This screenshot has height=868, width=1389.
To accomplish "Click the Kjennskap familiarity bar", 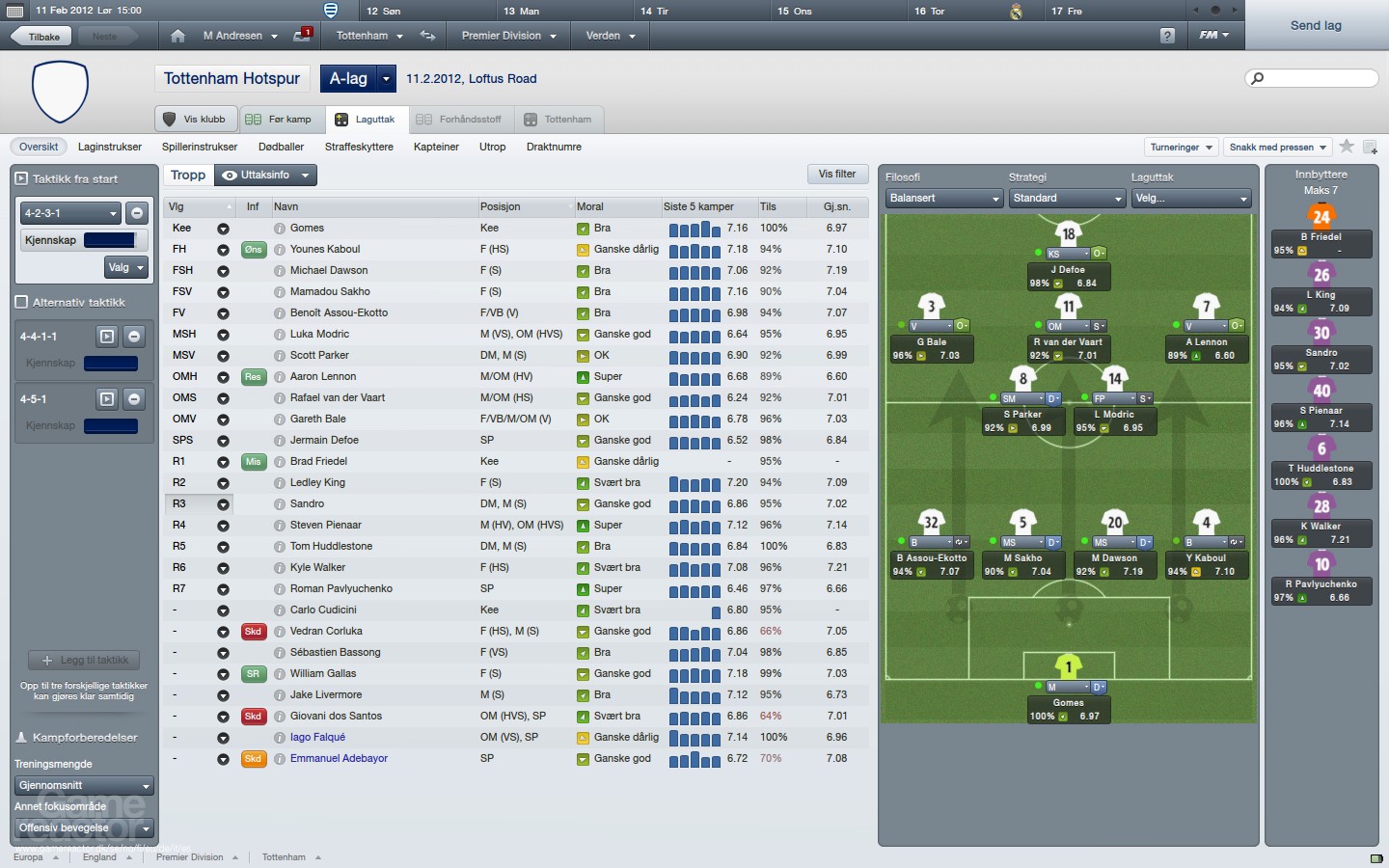I will click(x=109, y=240).
